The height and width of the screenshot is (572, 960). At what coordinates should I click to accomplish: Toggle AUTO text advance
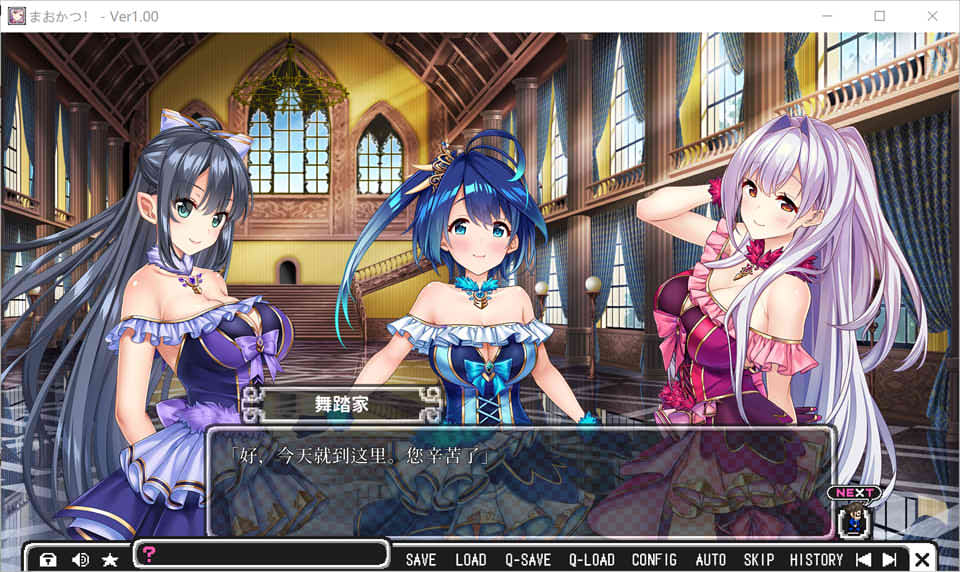(x=710, y=560)
